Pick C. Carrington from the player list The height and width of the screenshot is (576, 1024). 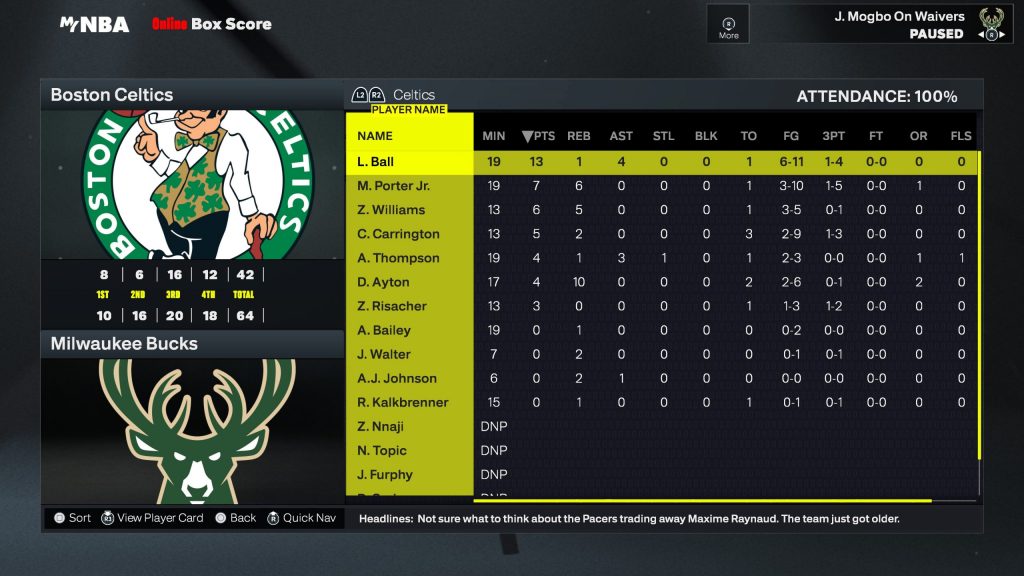coord(398,234)
